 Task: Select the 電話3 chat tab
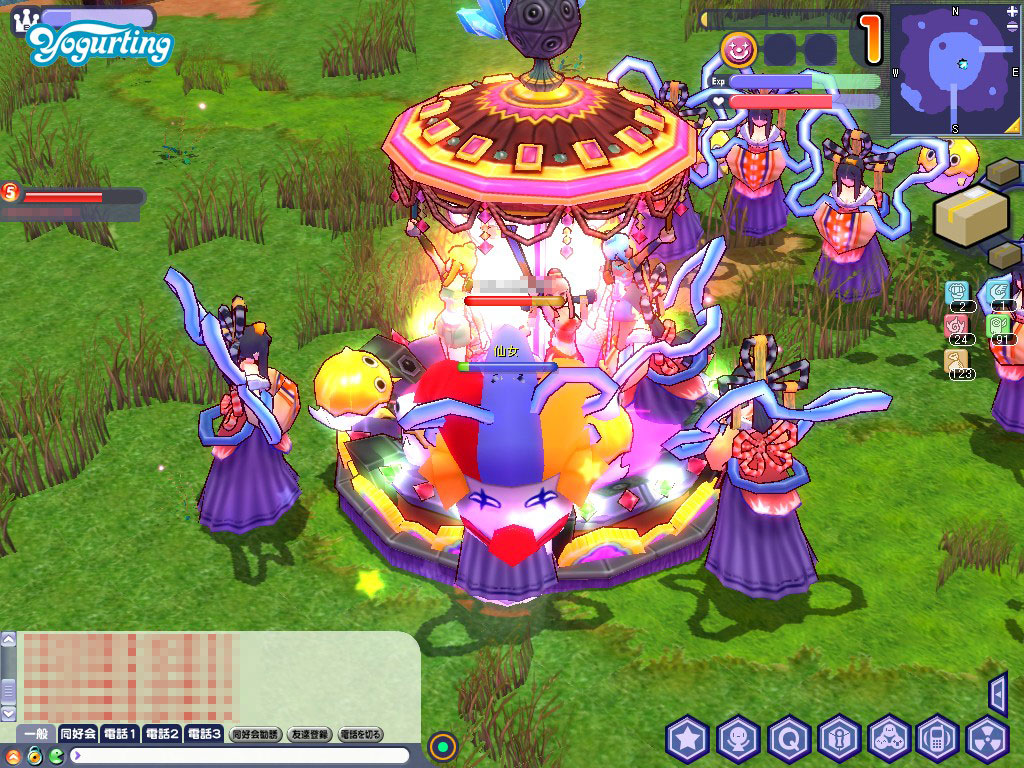(204, 734)
